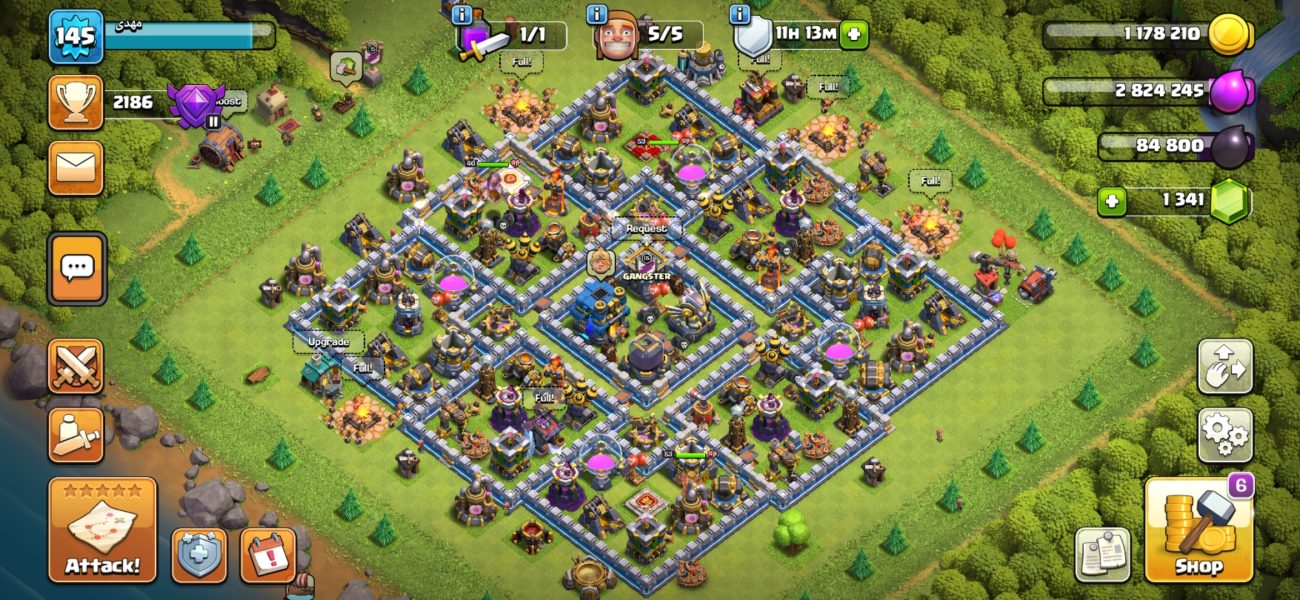This screenshot has width=1300, height=600.
Task: Show info for the 1/1 sword counter
Action: [x=462, y=15]
